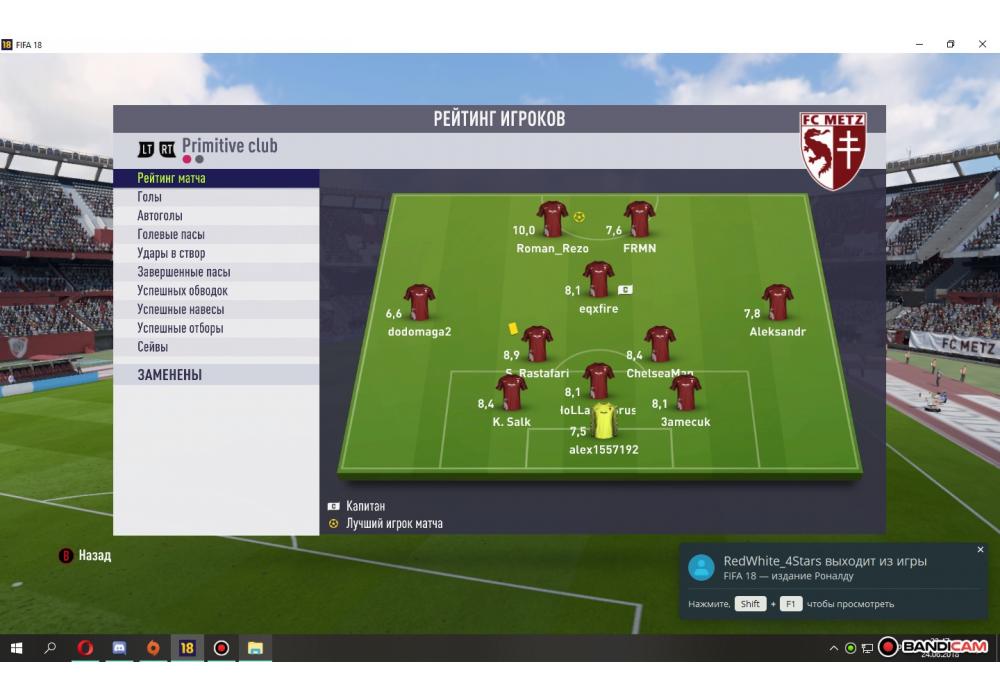
Task: Open the Автоголы stat row
Action: pyautogui.click(x=160, y=216)
